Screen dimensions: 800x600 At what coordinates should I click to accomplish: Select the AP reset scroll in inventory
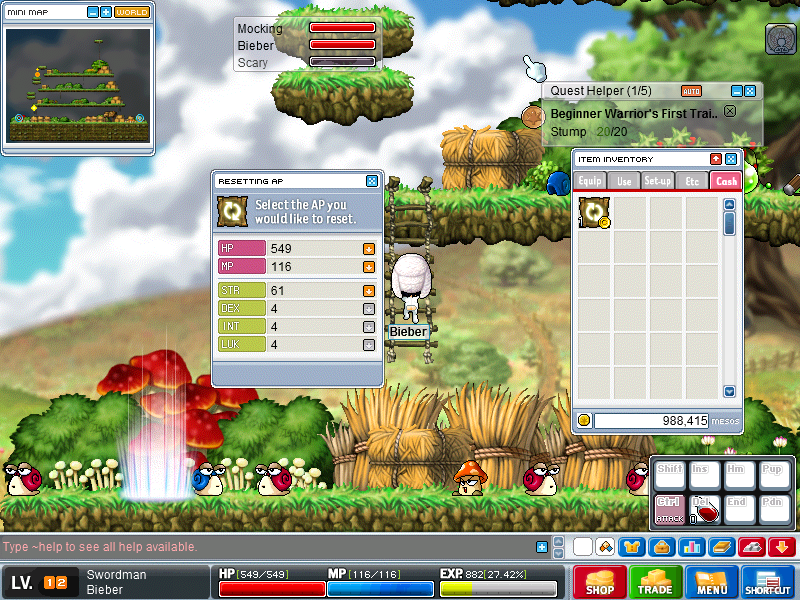pyautogui.click(x=594, y=213)
